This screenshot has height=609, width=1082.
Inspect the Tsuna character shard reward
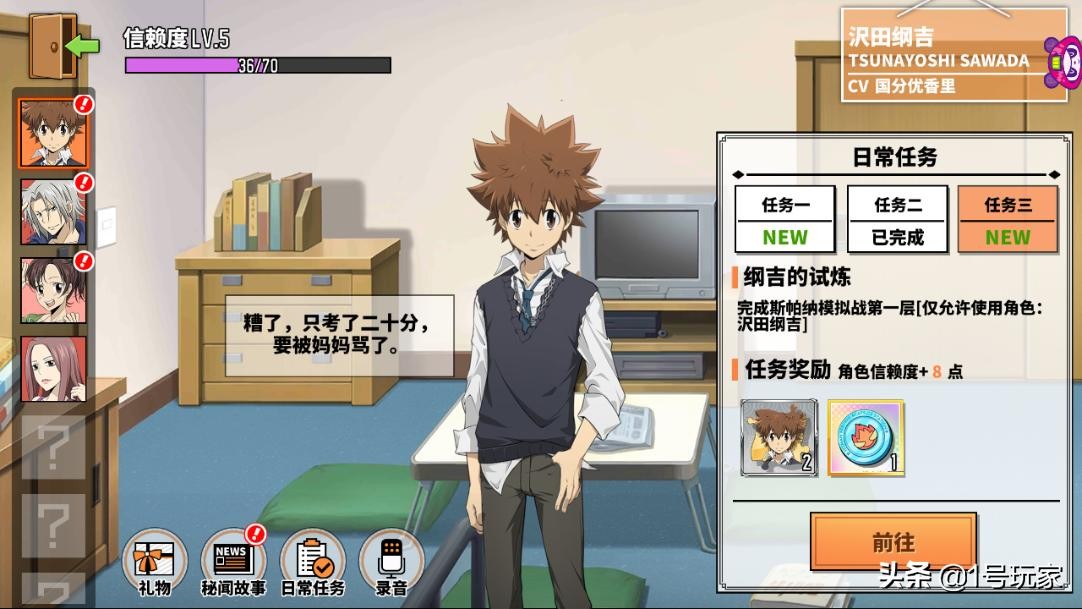click(779, 437)
